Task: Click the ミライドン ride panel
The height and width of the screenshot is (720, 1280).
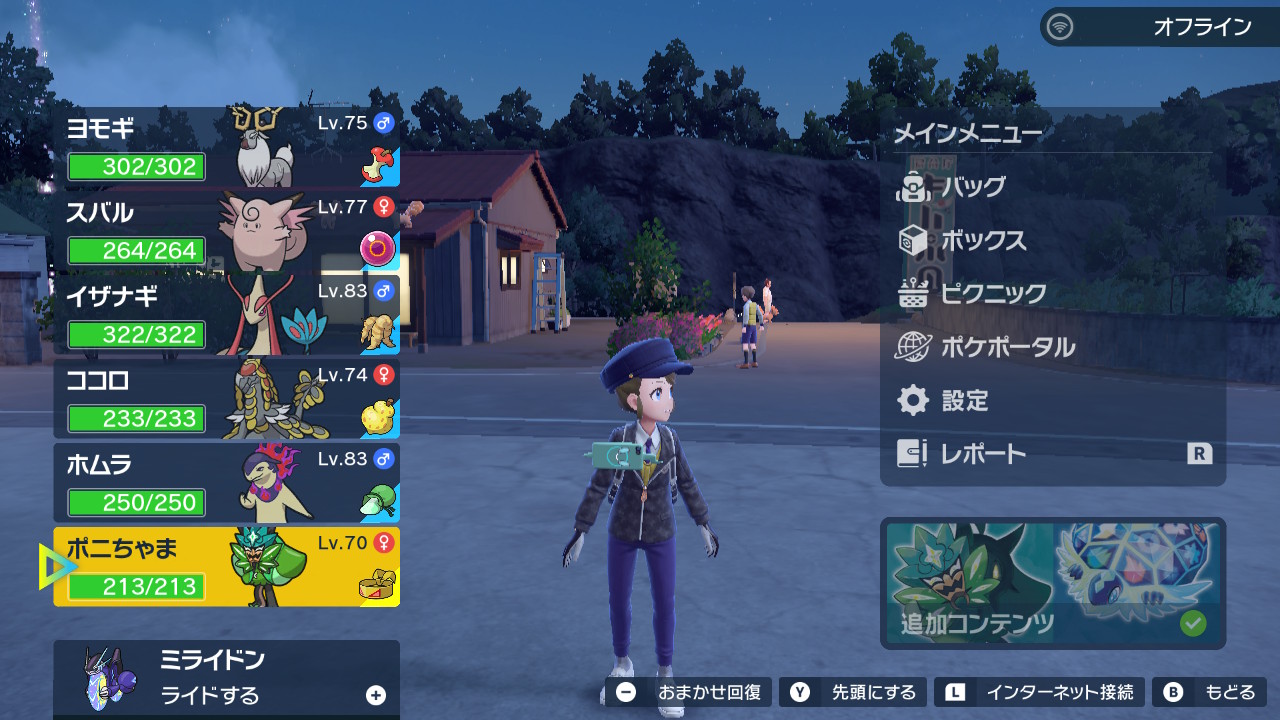Action: coord(227,678)
